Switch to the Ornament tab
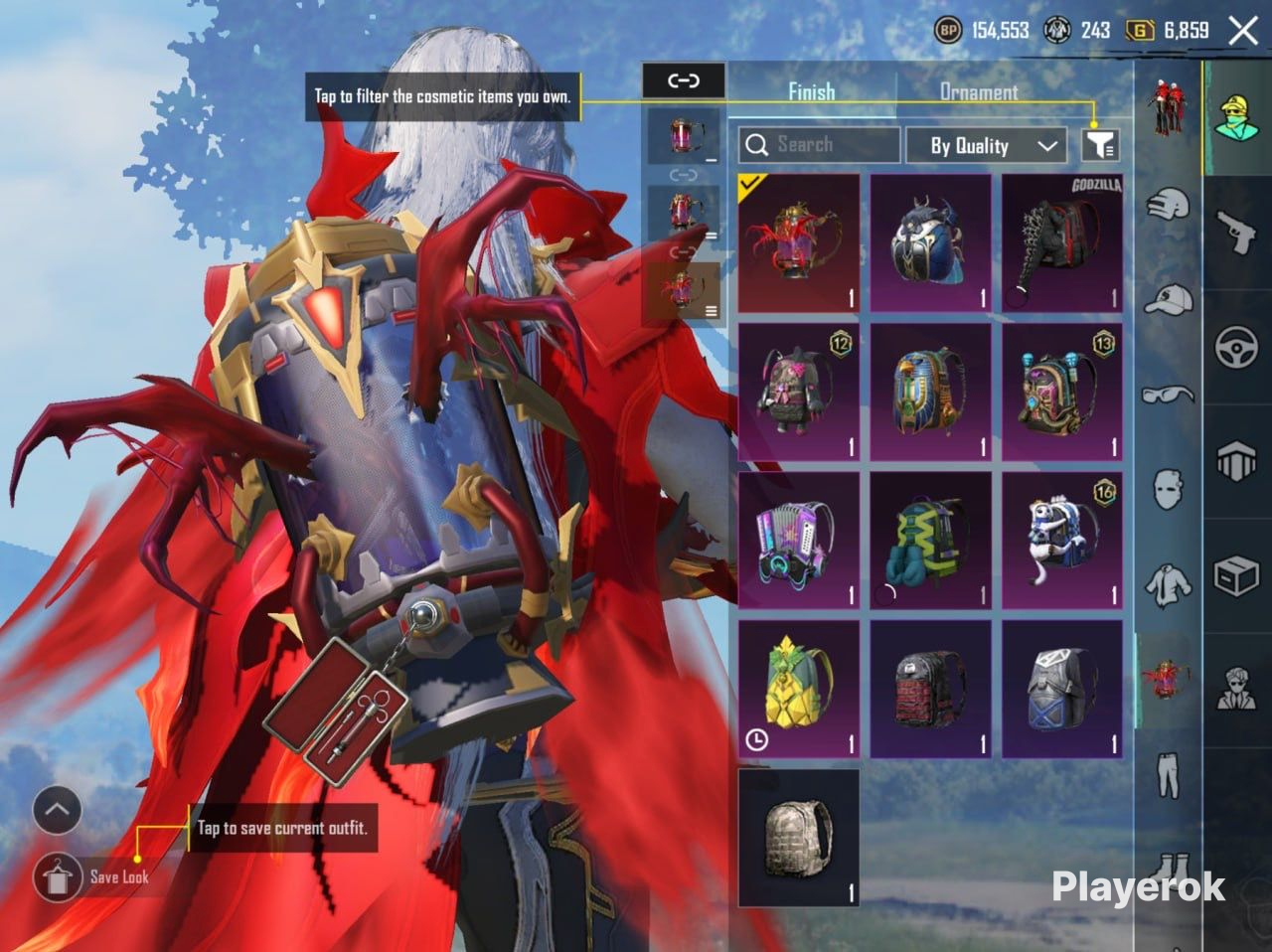 tap(979, 92)
